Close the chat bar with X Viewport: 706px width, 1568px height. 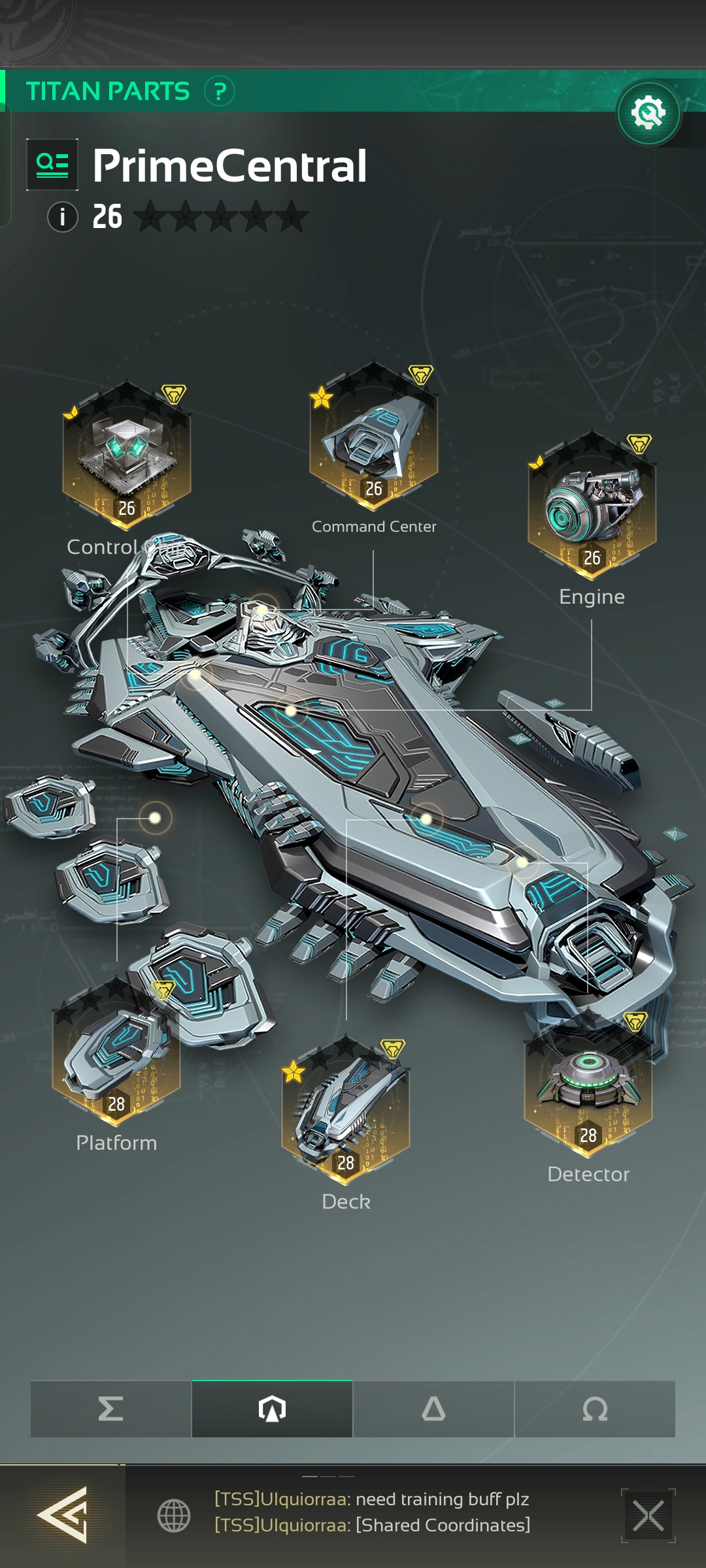648,1515
